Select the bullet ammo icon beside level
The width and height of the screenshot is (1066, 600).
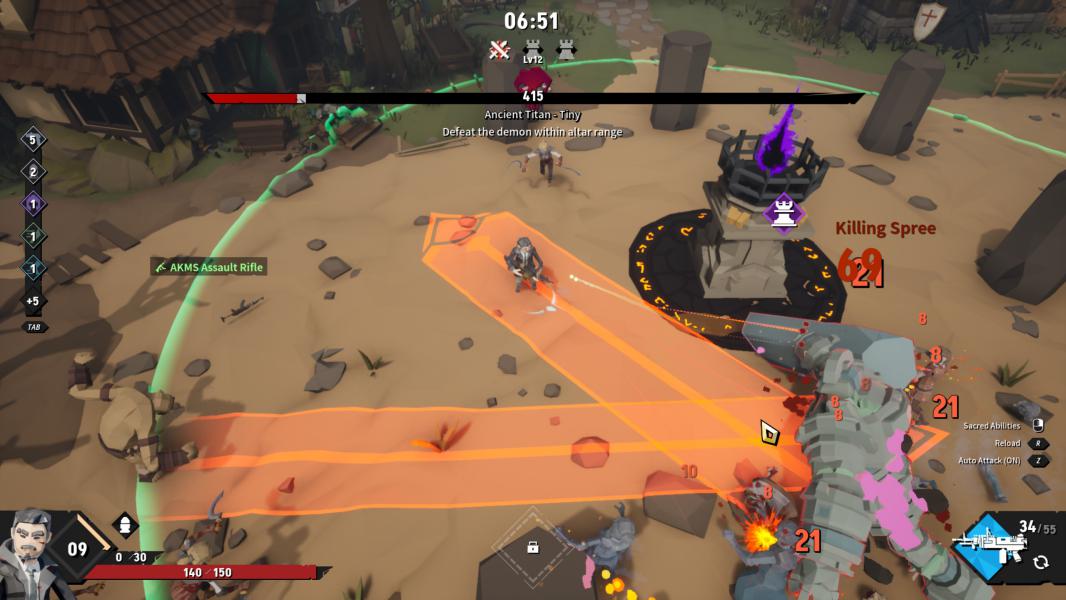[126, 524]
